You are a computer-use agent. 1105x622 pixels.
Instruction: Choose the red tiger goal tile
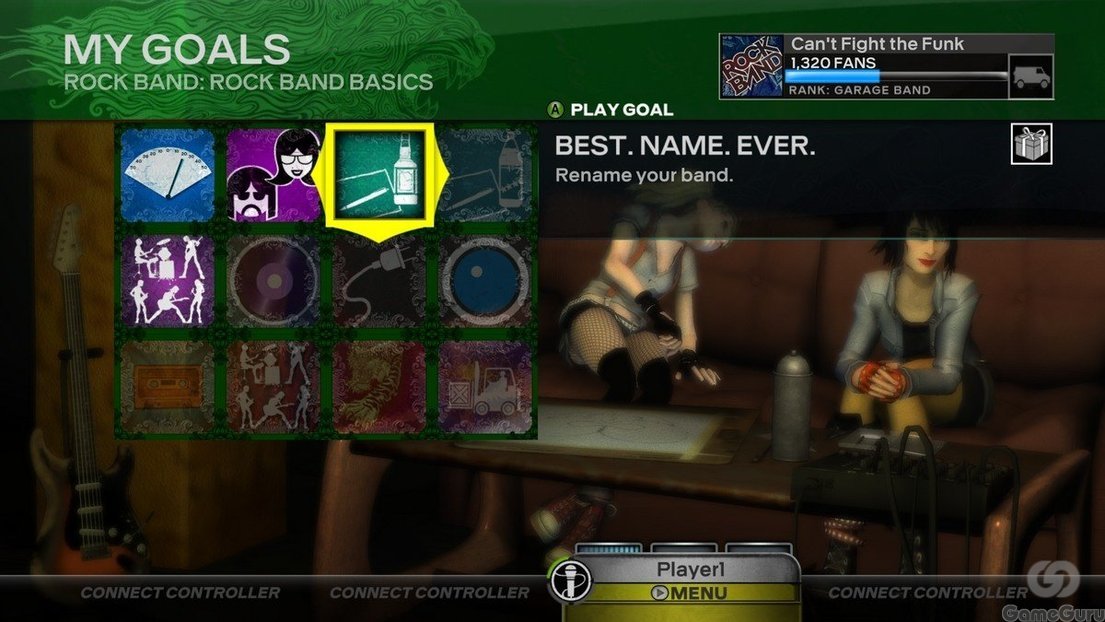tap(379, 387)
